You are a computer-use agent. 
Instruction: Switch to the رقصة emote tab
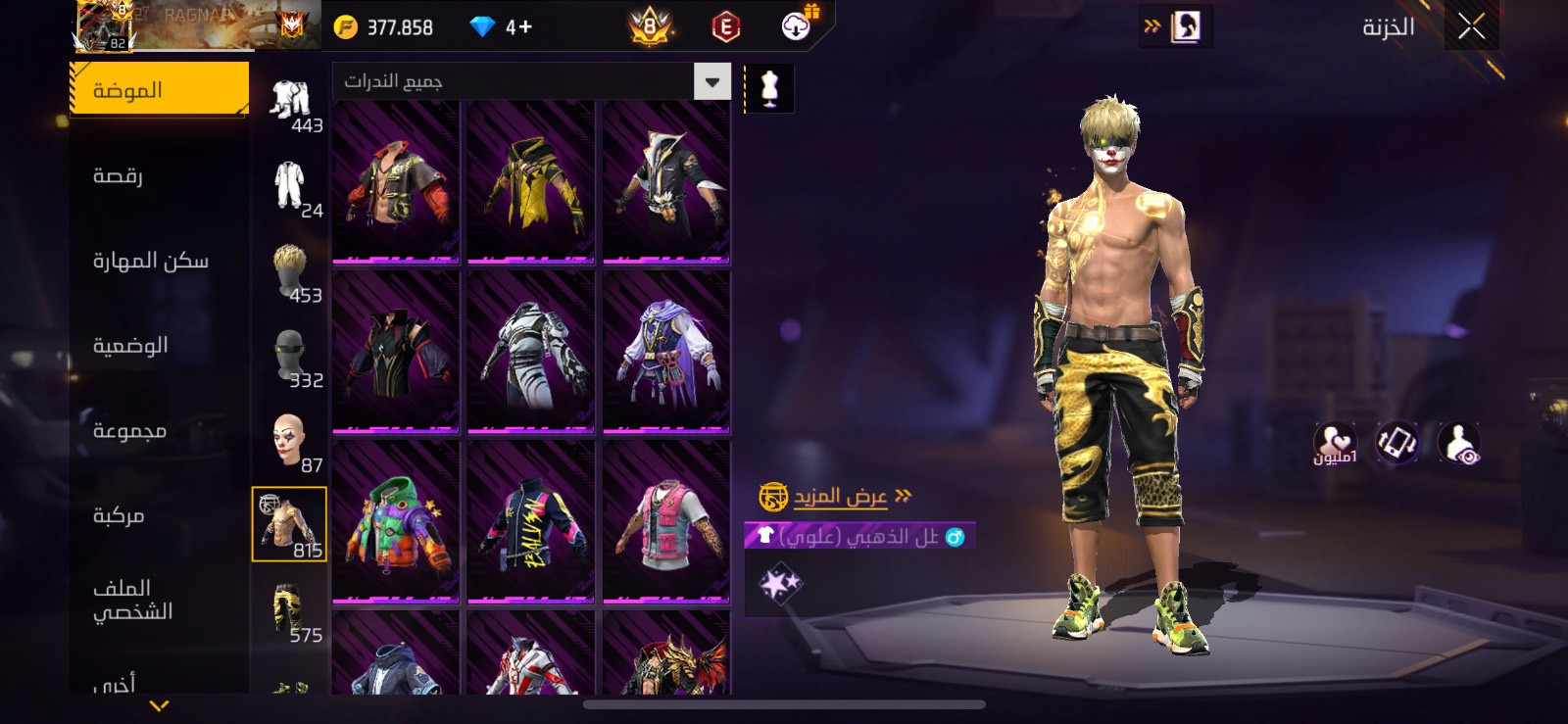(119, 176)
